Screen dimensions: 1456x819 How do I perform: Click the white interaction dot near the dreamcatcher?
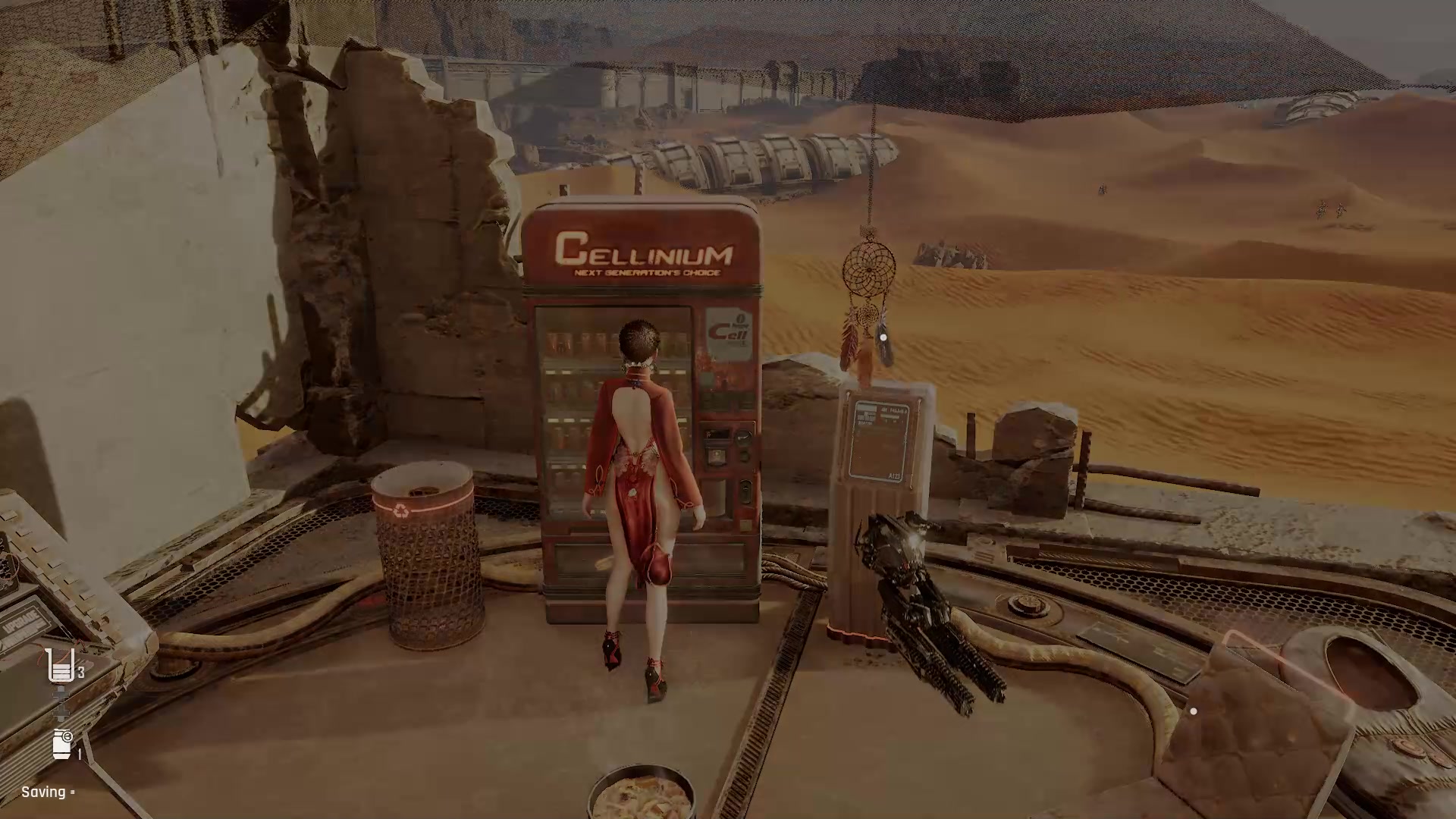[882, 337]
